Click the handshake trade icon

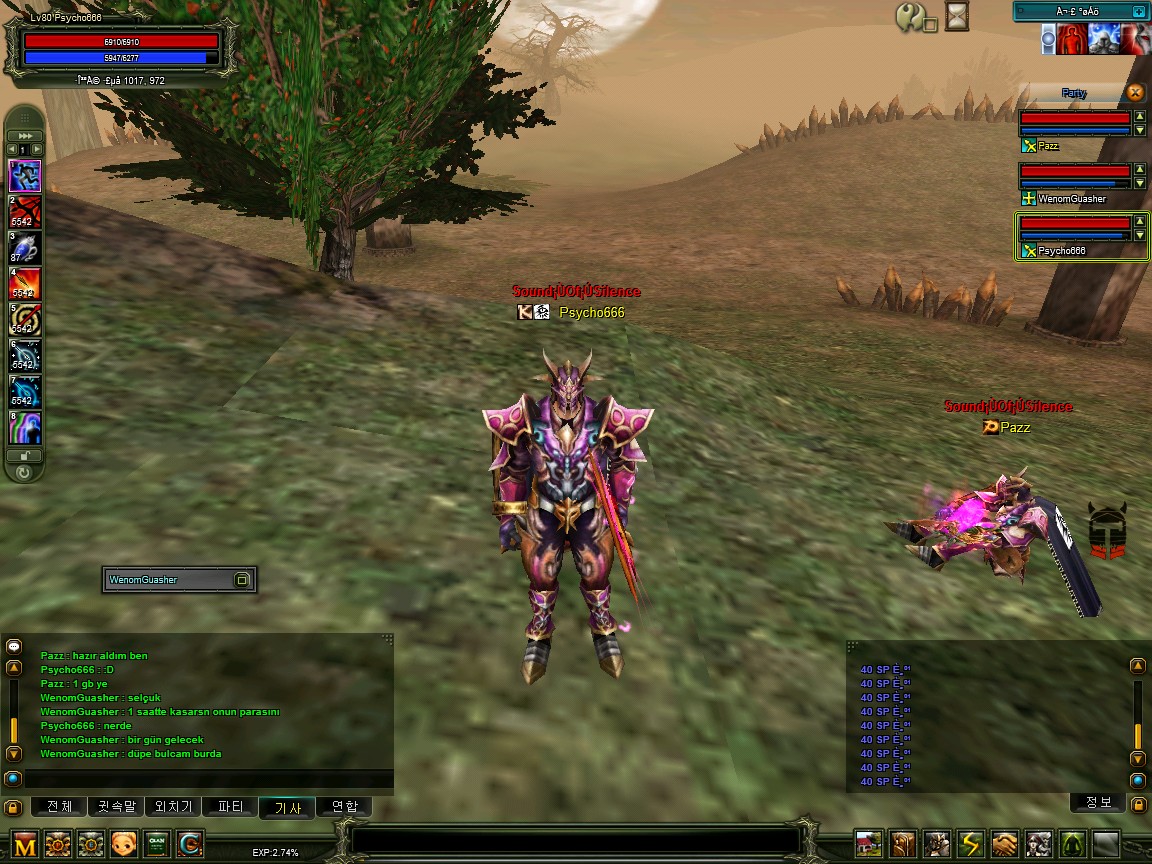pyautogui.click(x=1004, y=845)
